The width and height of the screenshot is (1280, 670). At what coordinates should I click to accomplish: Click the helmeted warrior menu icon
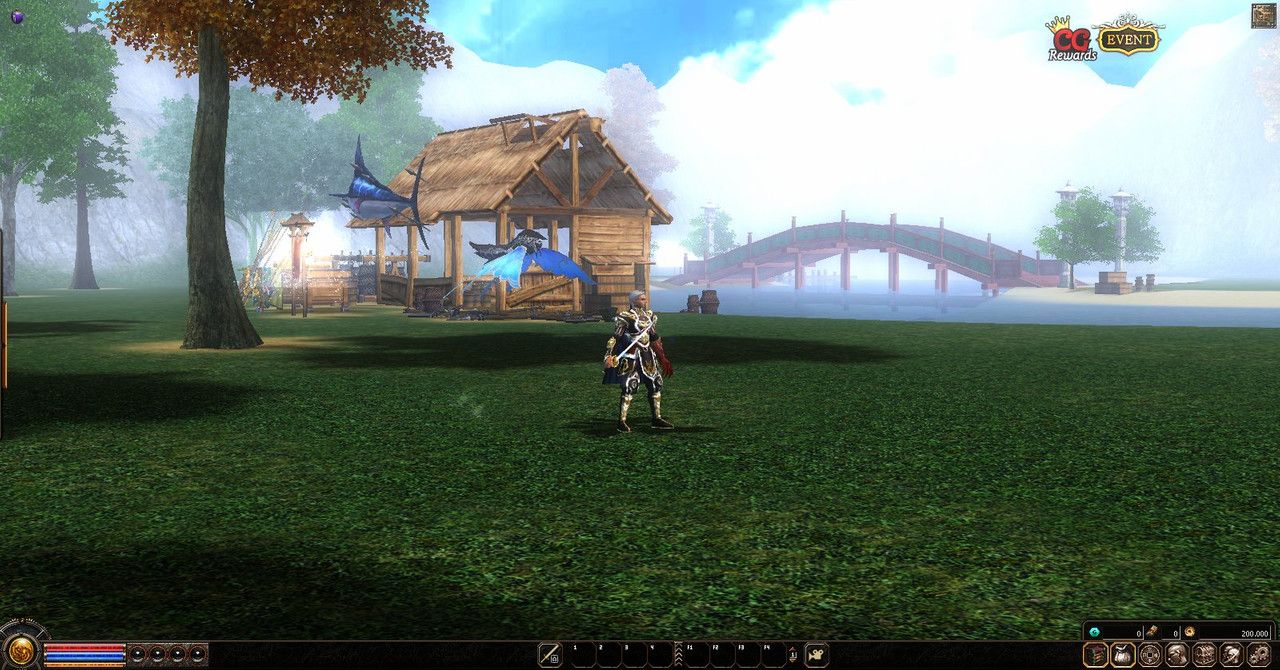tap(1231, 654)
